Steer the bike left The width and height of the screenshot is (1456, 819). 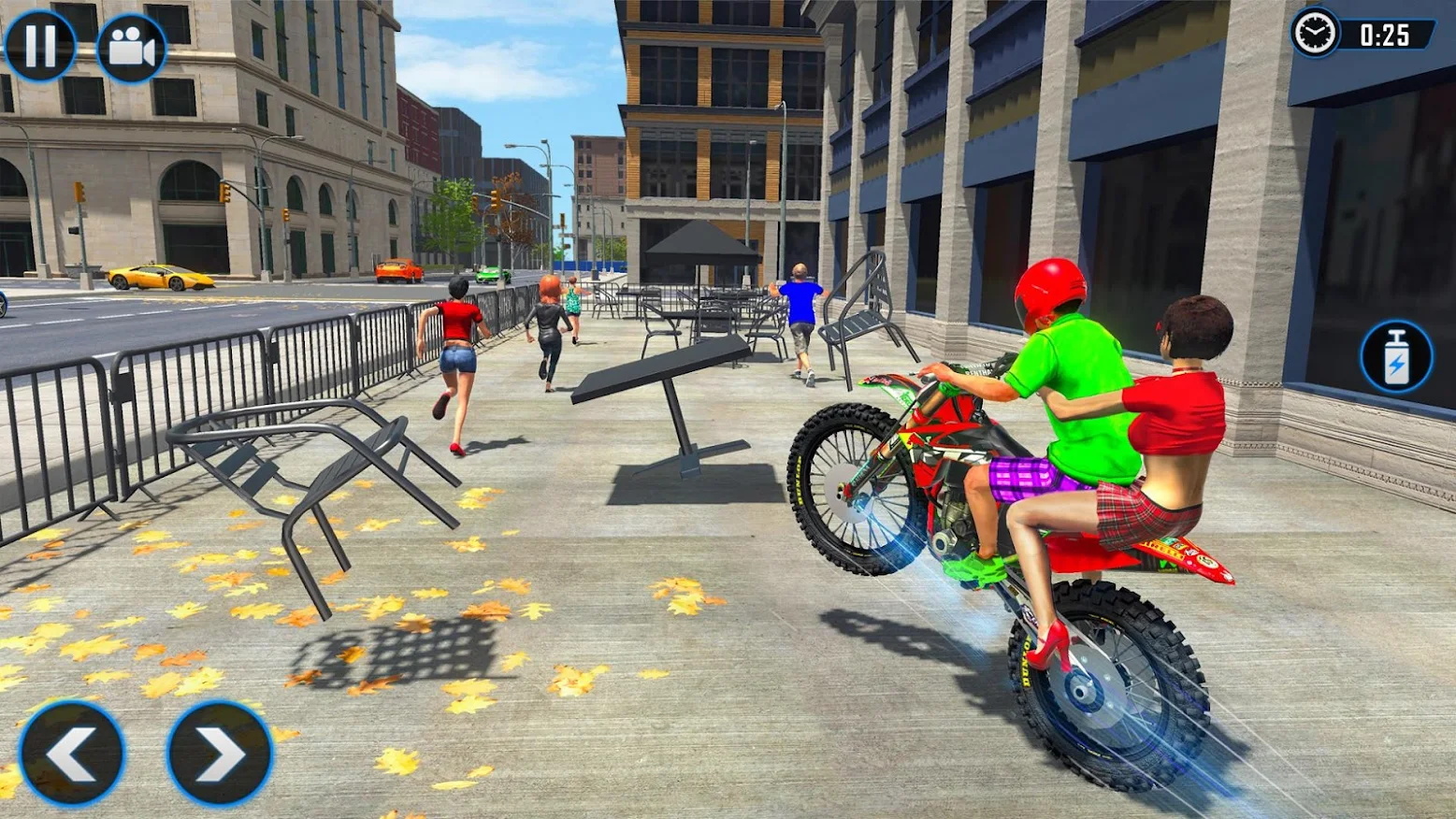[72, 754]
